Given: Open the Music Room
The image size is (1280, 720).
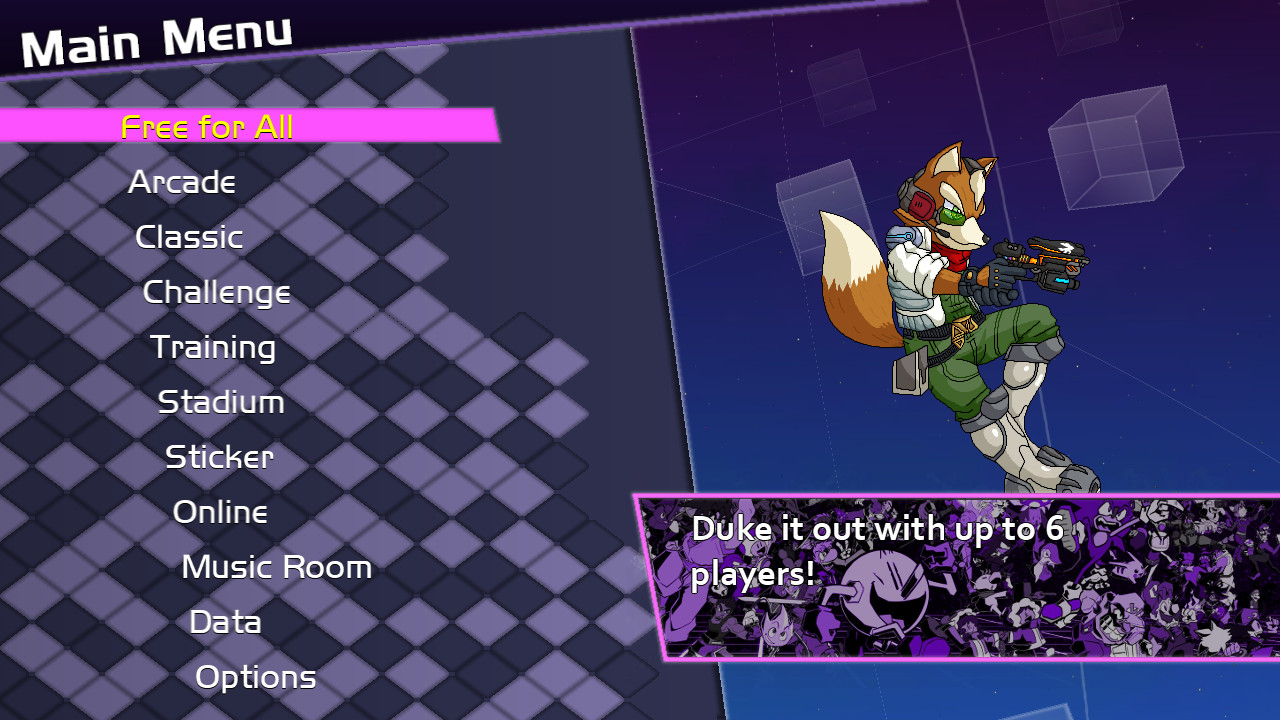Looking at the screenshot, I should click(x=275, y=567).
